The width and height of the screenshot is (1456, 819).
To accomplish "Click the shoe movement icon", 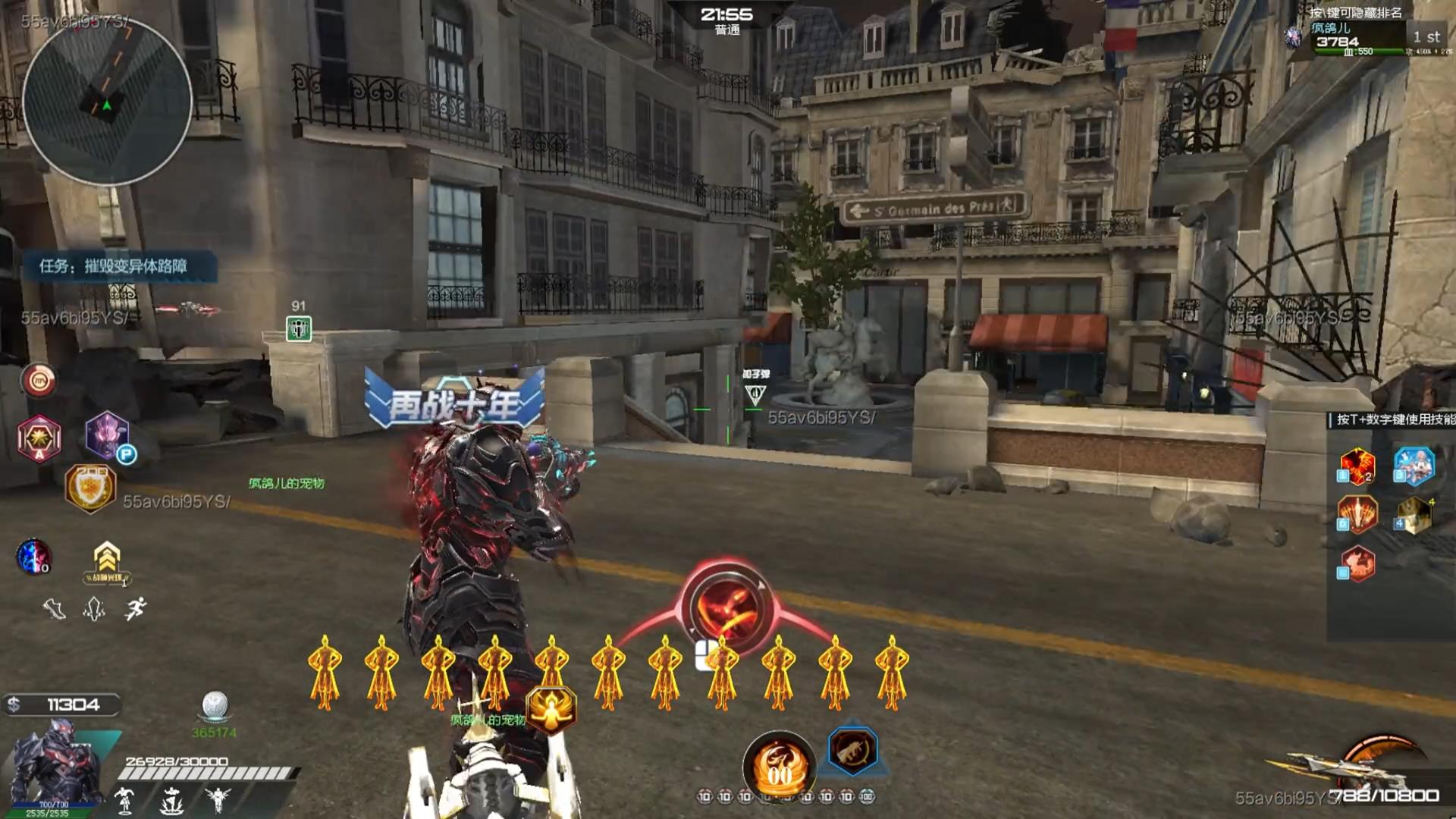I will [x=54, y=608].
